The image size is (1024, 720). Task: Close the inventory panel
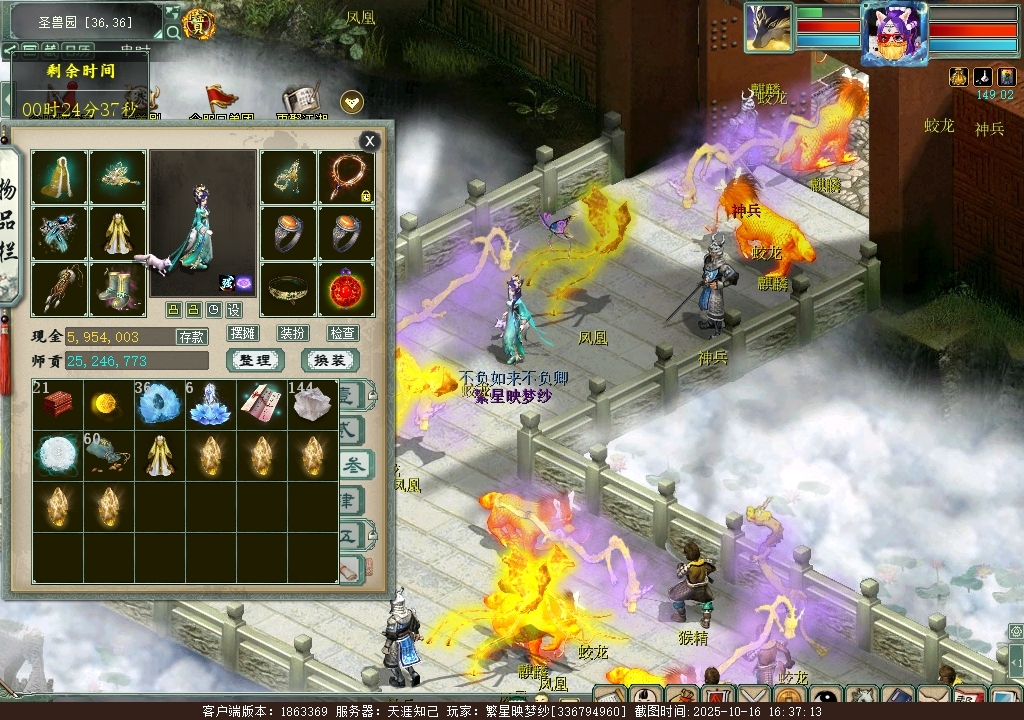(370, 141)
